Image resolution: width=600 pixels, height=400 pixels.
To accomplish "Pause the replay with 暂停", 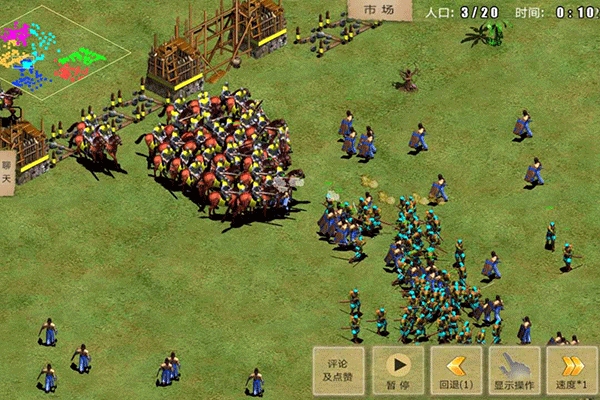I will click(397, 370).
